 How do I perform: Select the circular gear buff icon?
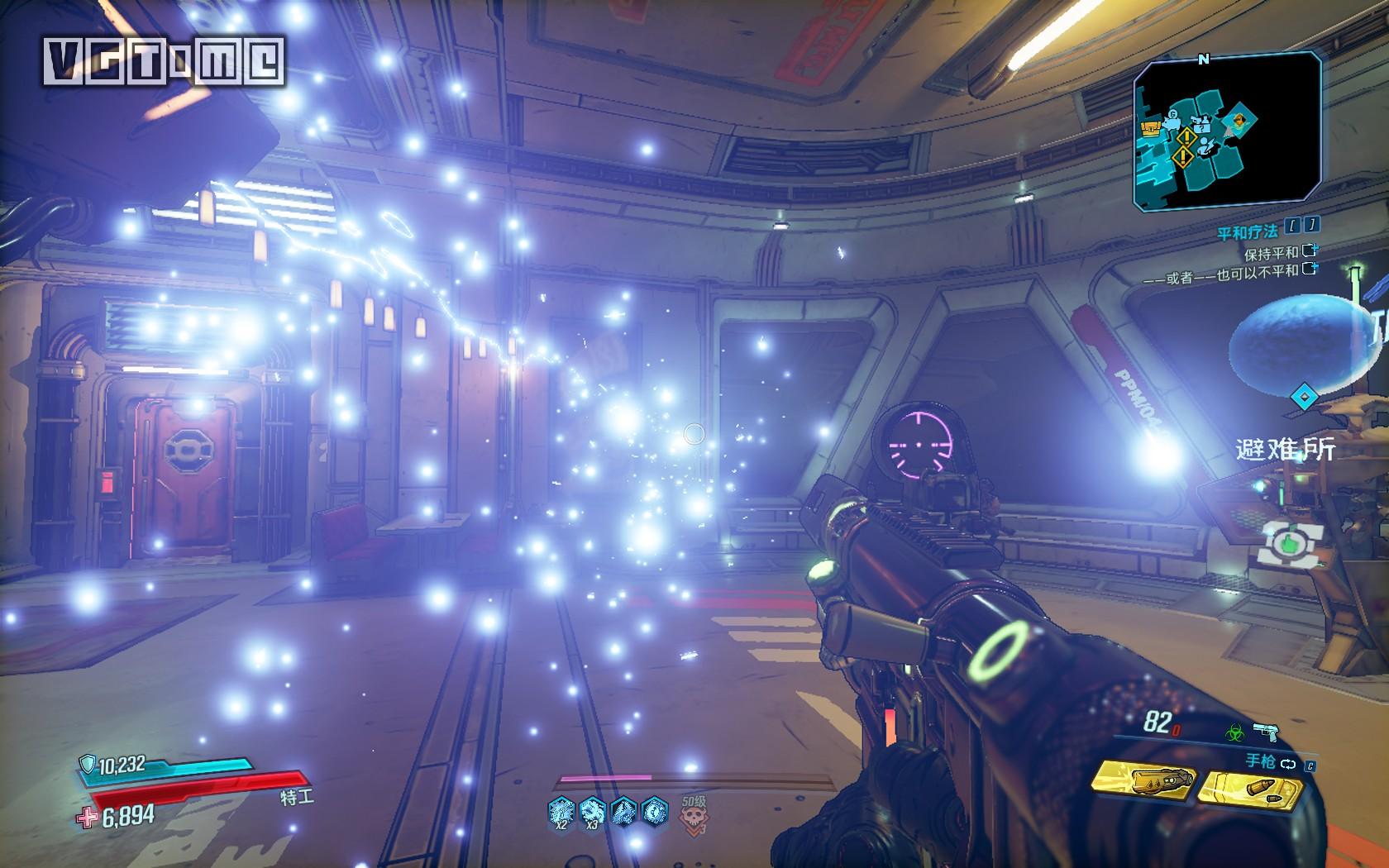point(654,811)
